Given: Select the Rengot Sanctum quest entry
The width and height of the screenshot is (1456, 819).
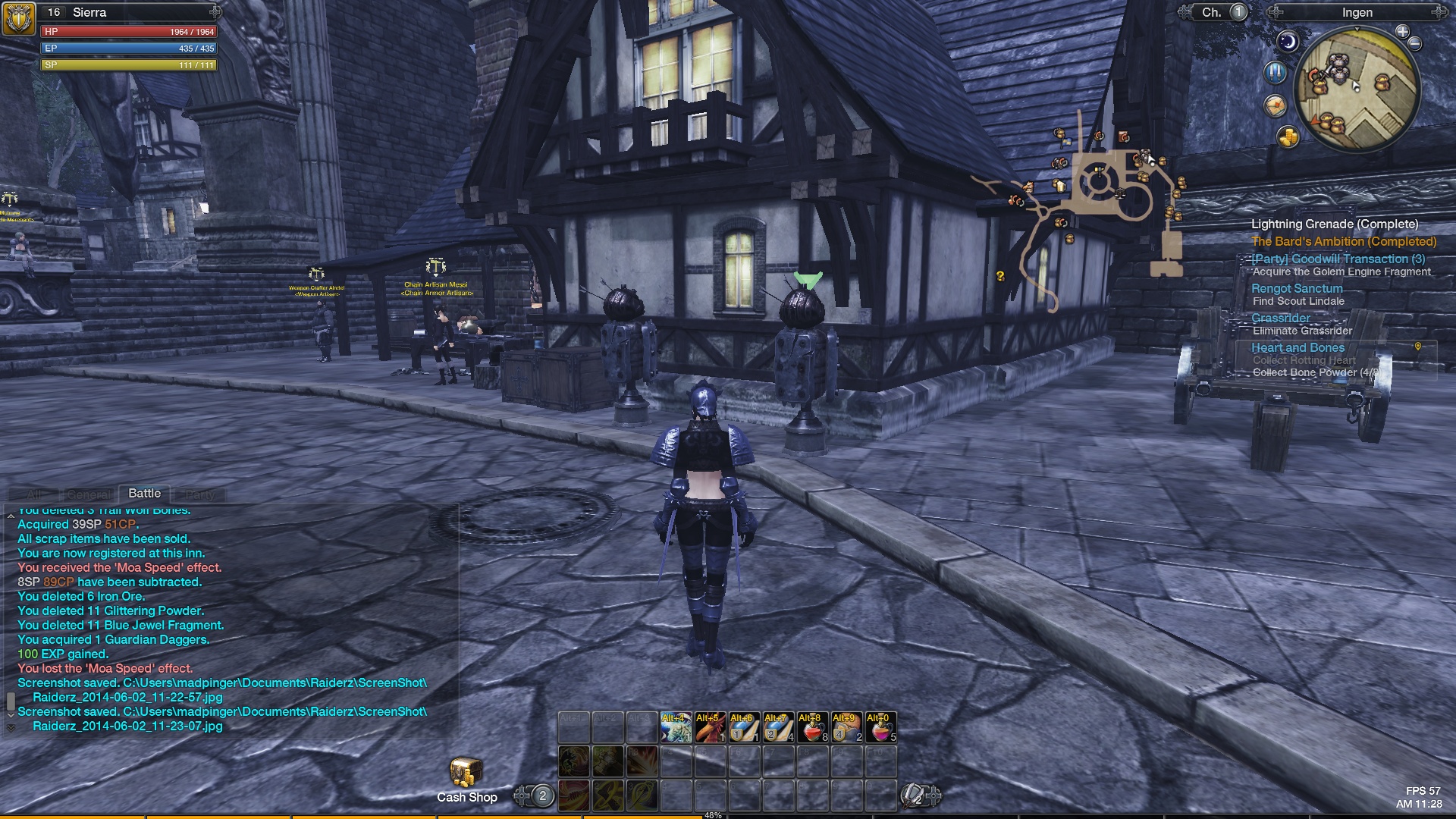Looking at the screenshot, I should click(x=1297, y=288).
